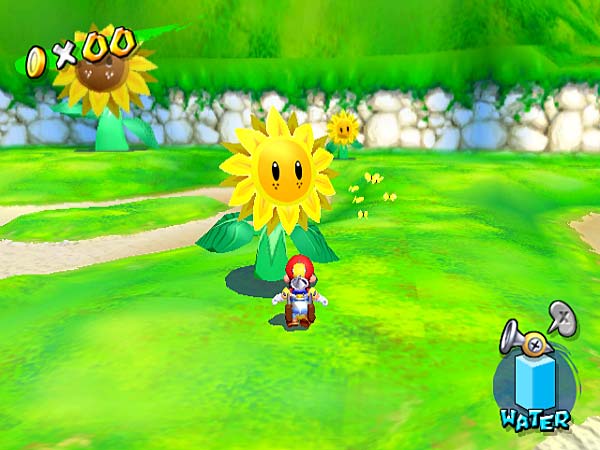The height and width of the screenshot is (450, 600).
Task: Select the squirt nozzle icon
Action: (x=523, y=336)
